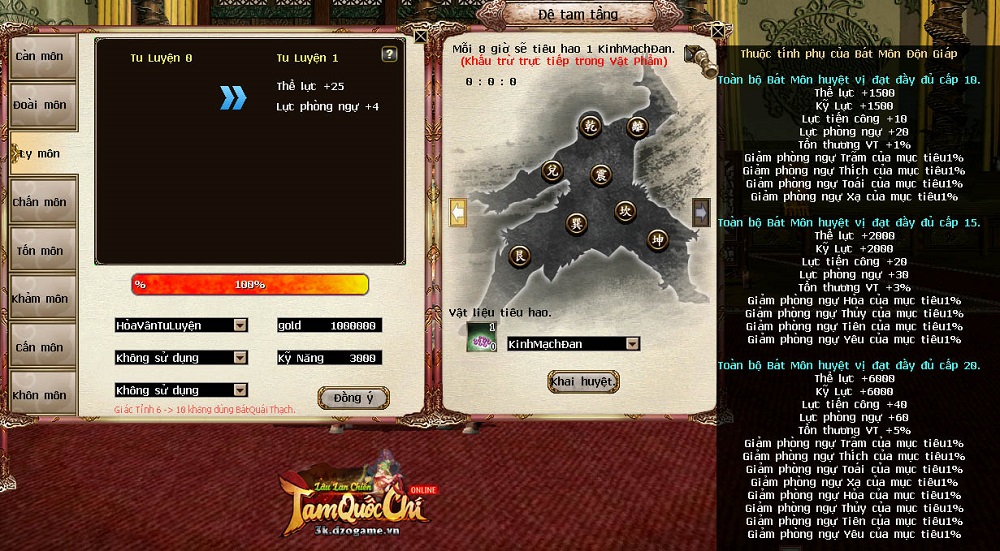Open the Khôn môn tab
The width and height of the screenshot is (1000, 551).
coord(41,394)
